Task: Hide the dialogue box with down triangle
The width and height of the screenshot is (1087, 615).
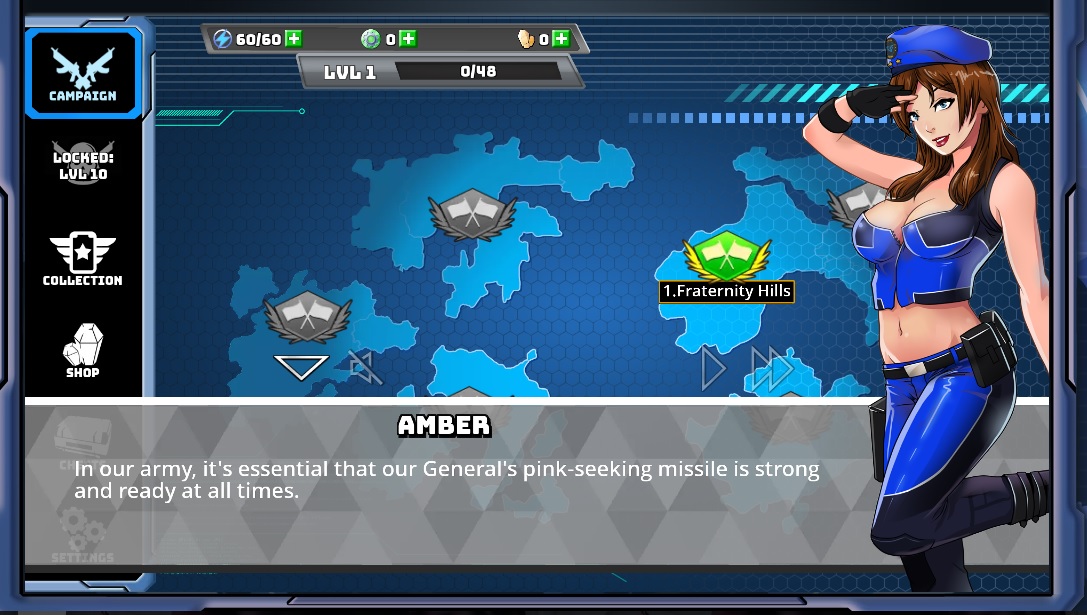Action: tap(301, 367)
